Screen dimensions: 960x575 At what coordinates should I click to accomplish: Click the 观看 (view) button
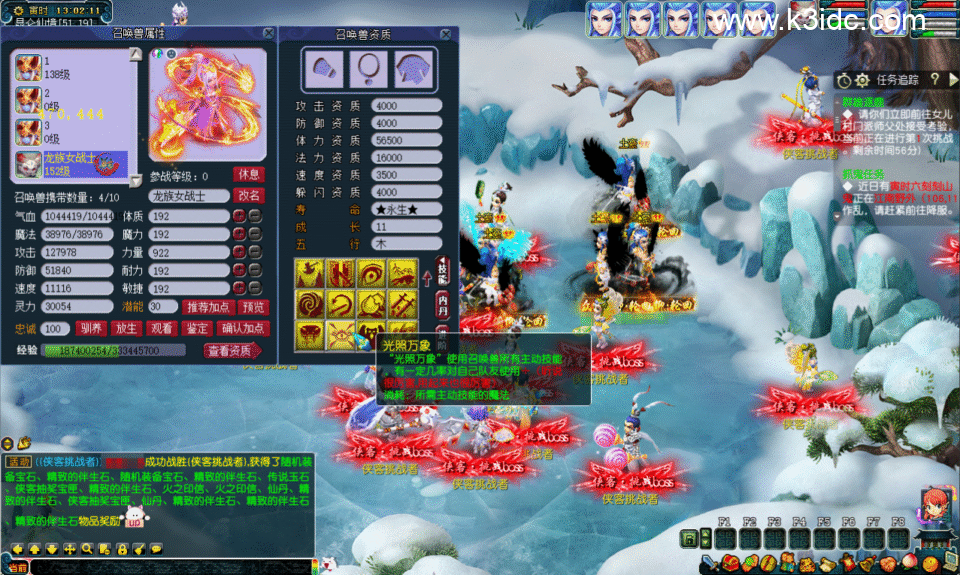(160, 328)
